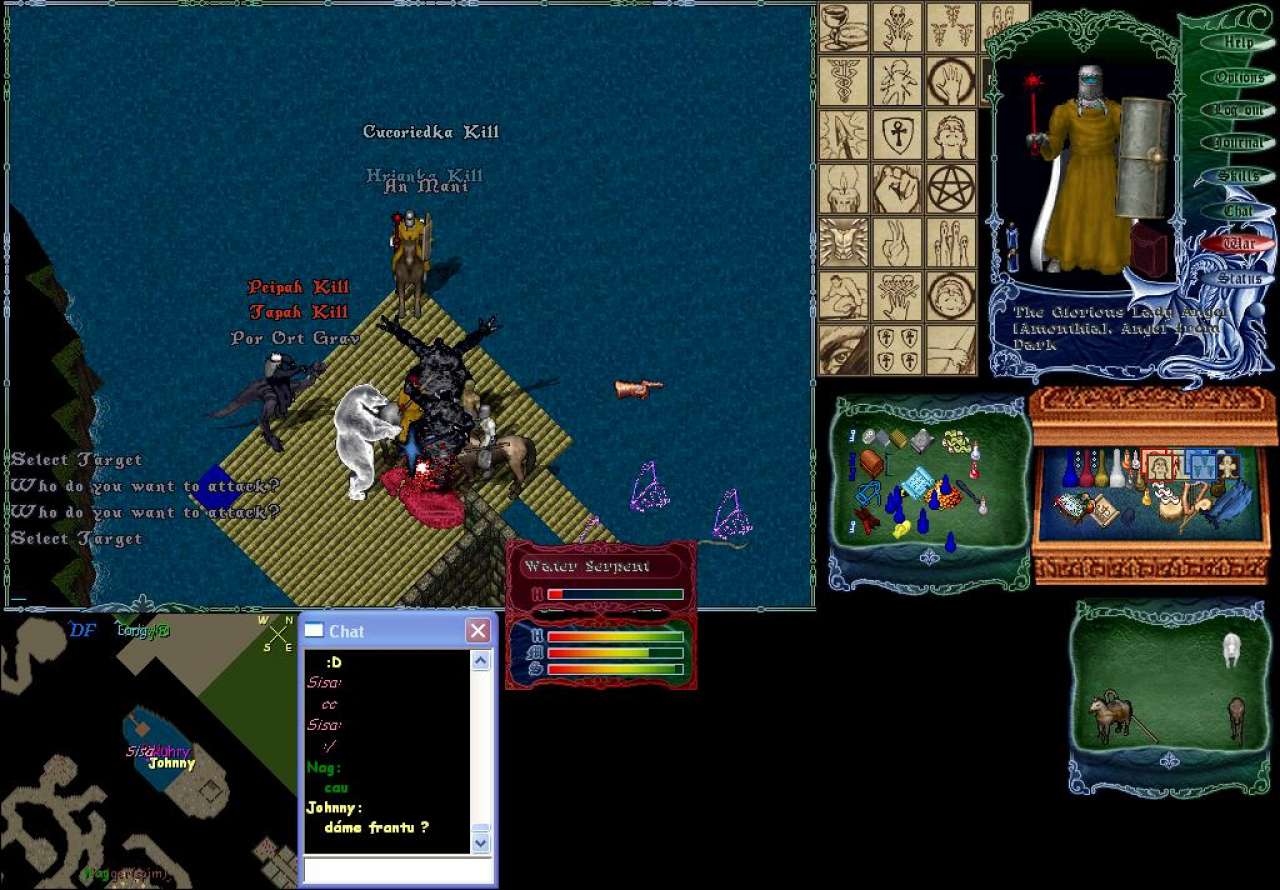The height and width of the screenshot is (890, 1280).
Task: Select the clenched fist spell icon
Action: 897,189
